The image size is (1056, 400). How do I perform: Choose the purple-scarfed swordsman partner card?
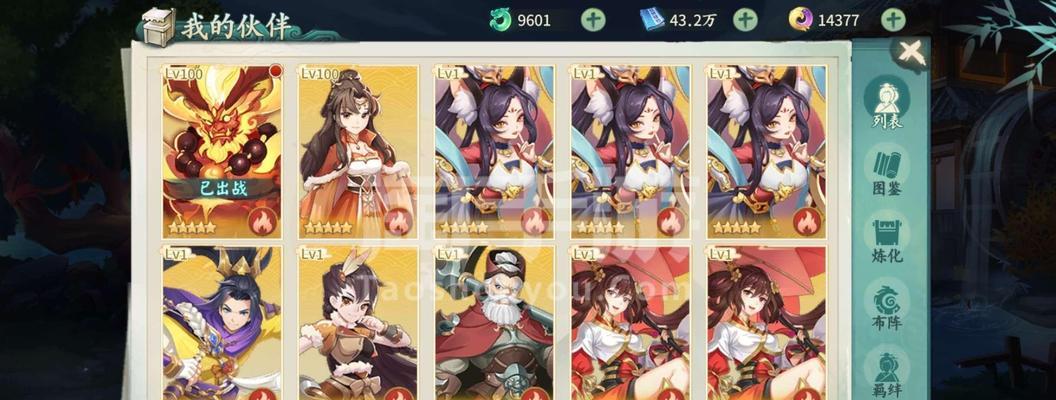222,322
